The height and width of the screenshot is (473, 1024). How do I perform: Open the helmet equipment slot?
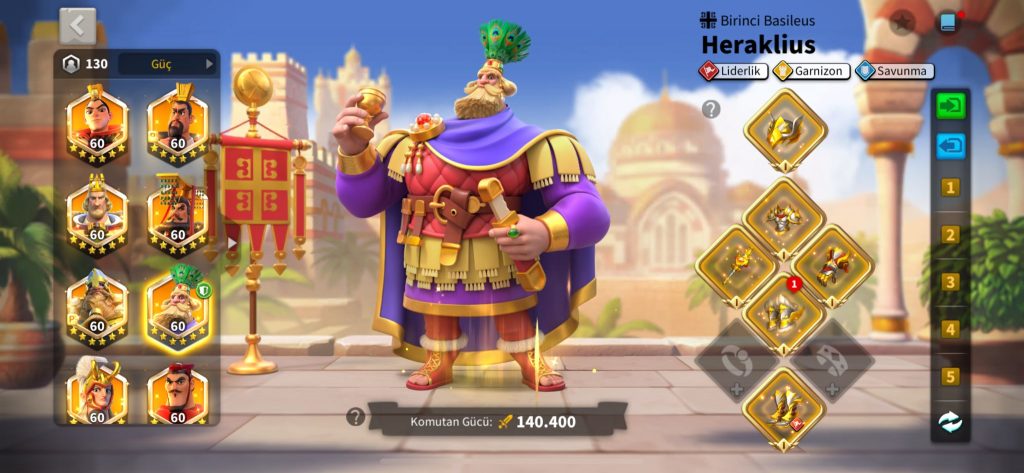(x=785, y=129)
